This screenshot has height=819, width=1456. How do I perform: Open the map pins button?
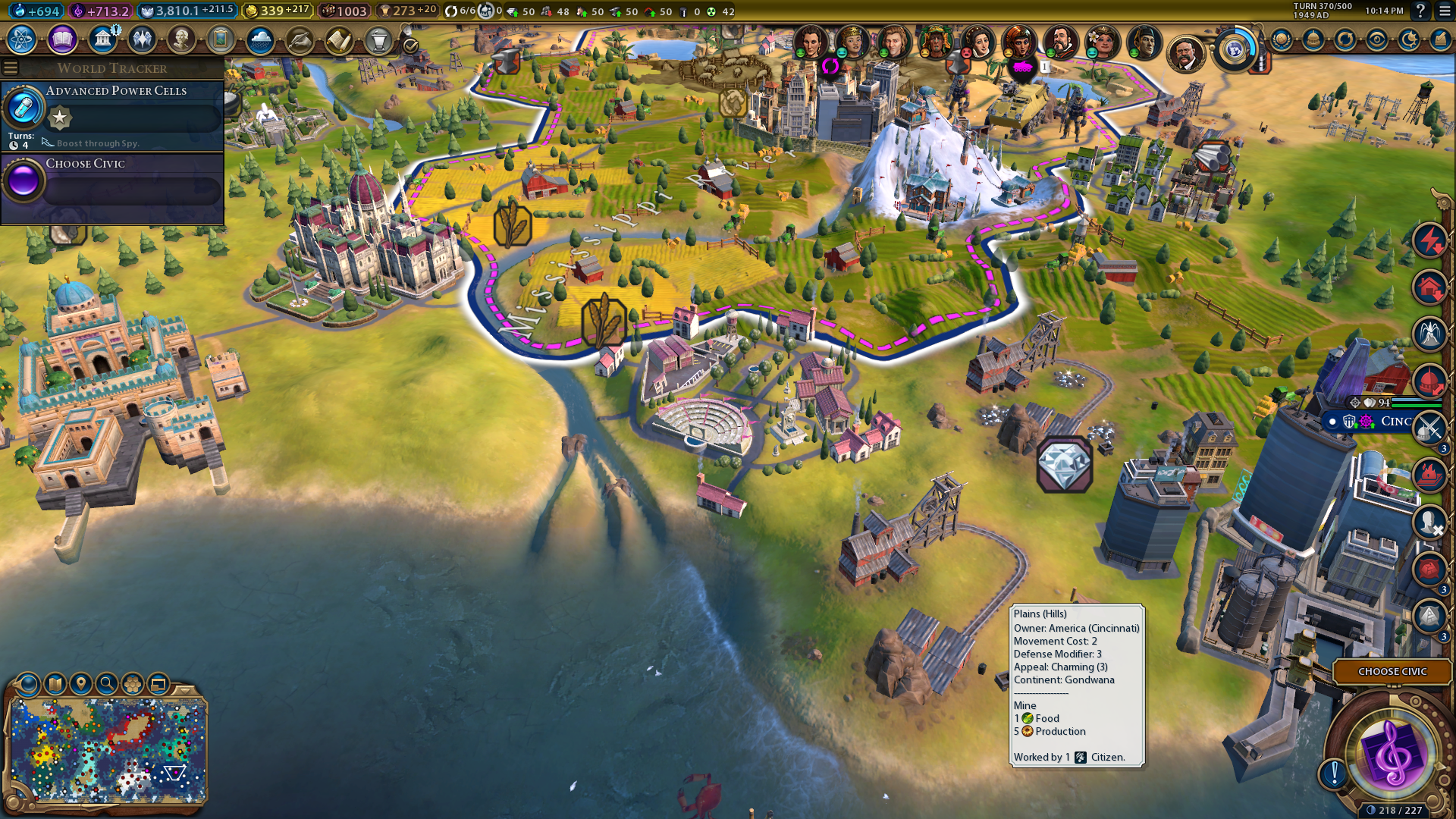(81, 684)
